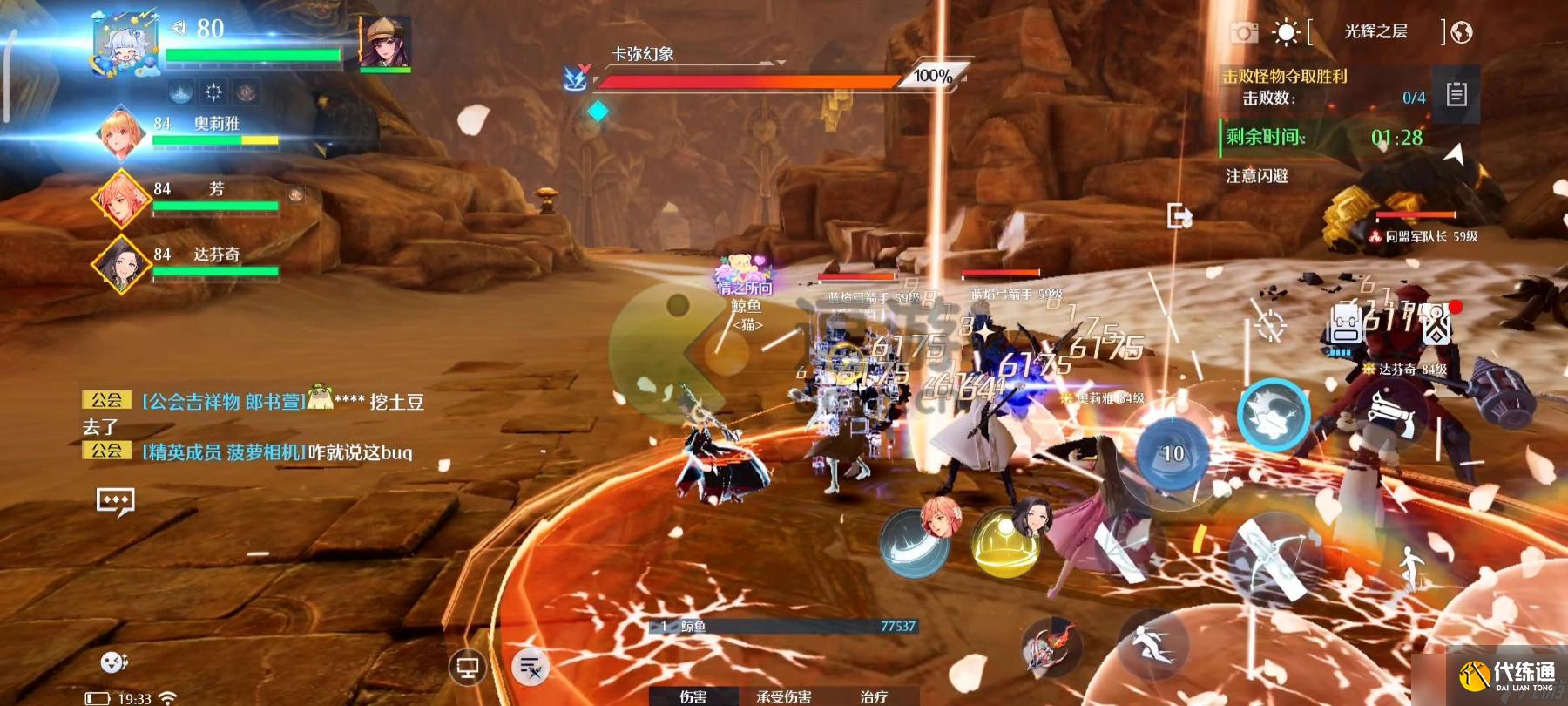
Task: Trigger 芳's sword slash assist skill
Action: [x=915, y=540]
